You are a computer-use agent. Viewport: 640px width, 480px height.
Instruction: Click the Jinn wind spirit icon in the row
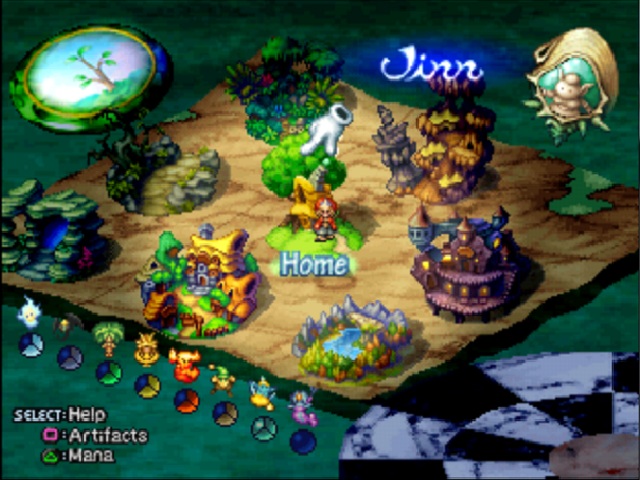point(262,392)
